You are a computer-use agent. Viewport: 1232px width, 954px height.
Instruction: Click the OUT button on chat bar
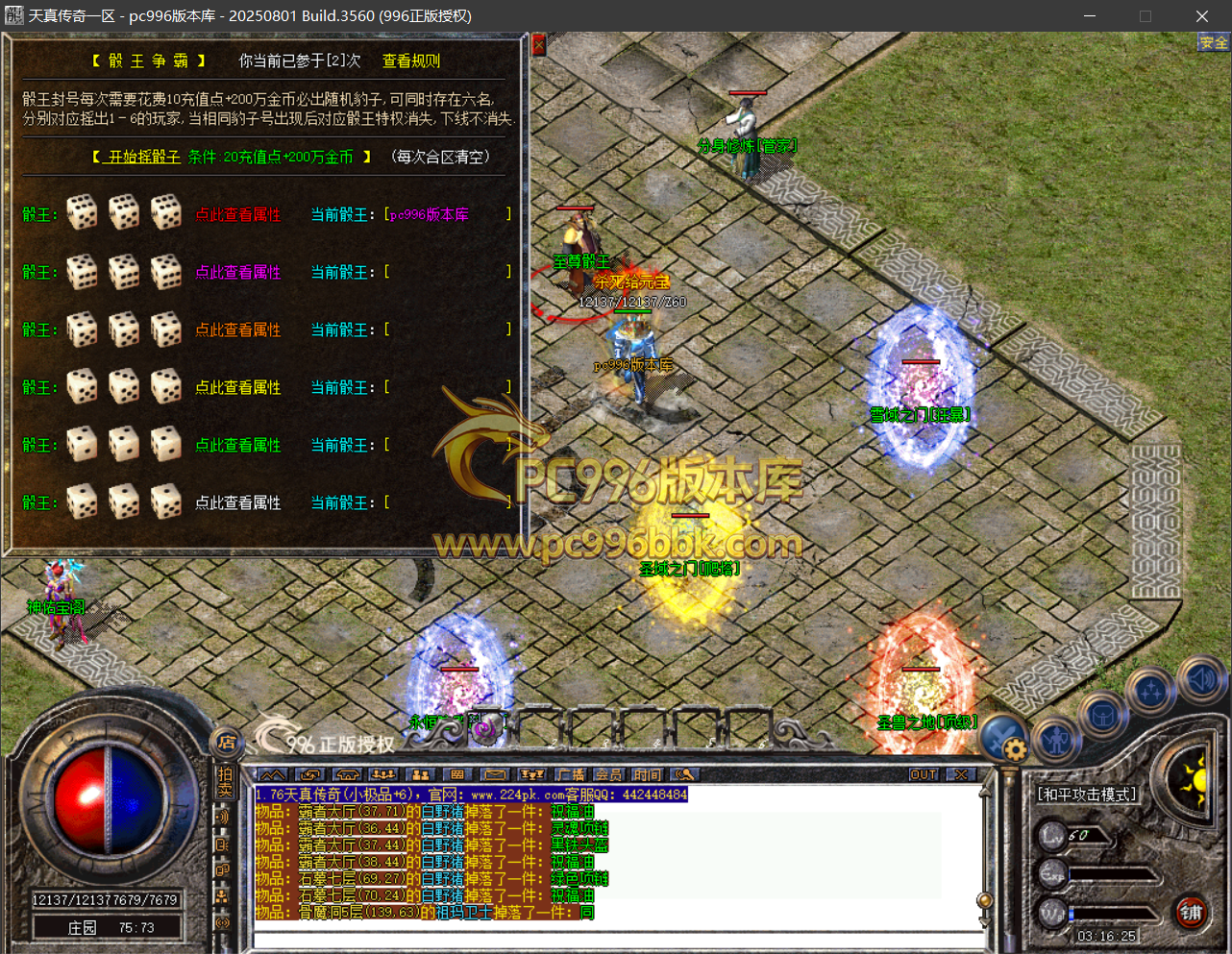(924, 774)
